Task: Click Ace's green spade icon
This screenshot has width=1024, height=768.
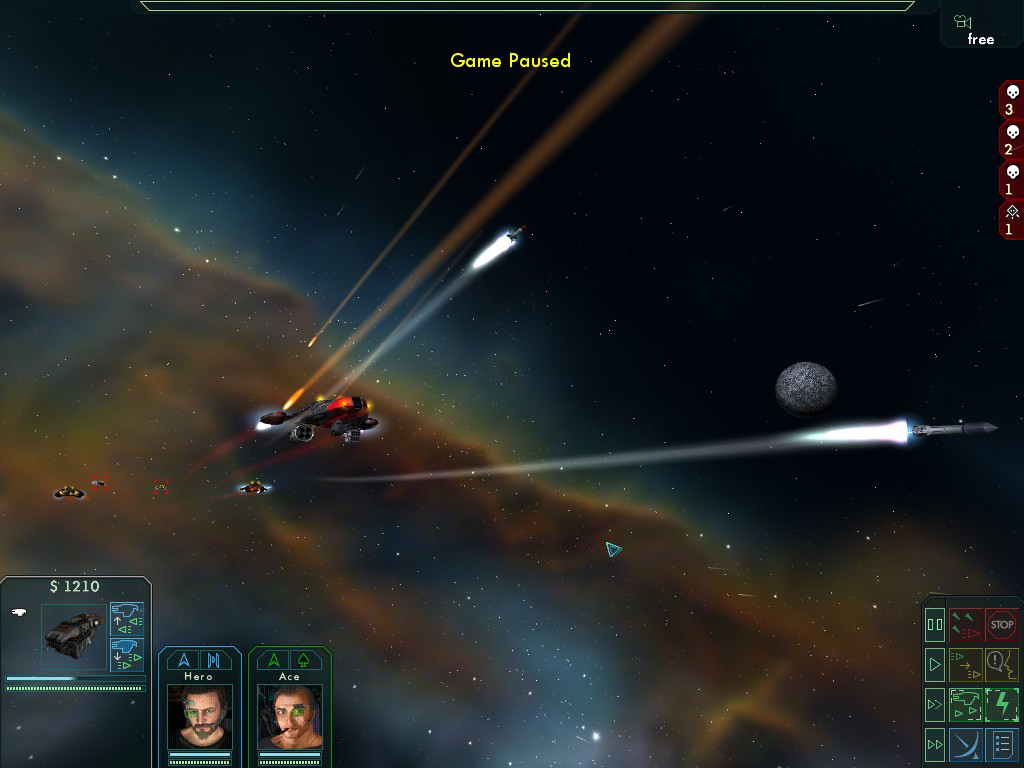Action: (303, 660)
